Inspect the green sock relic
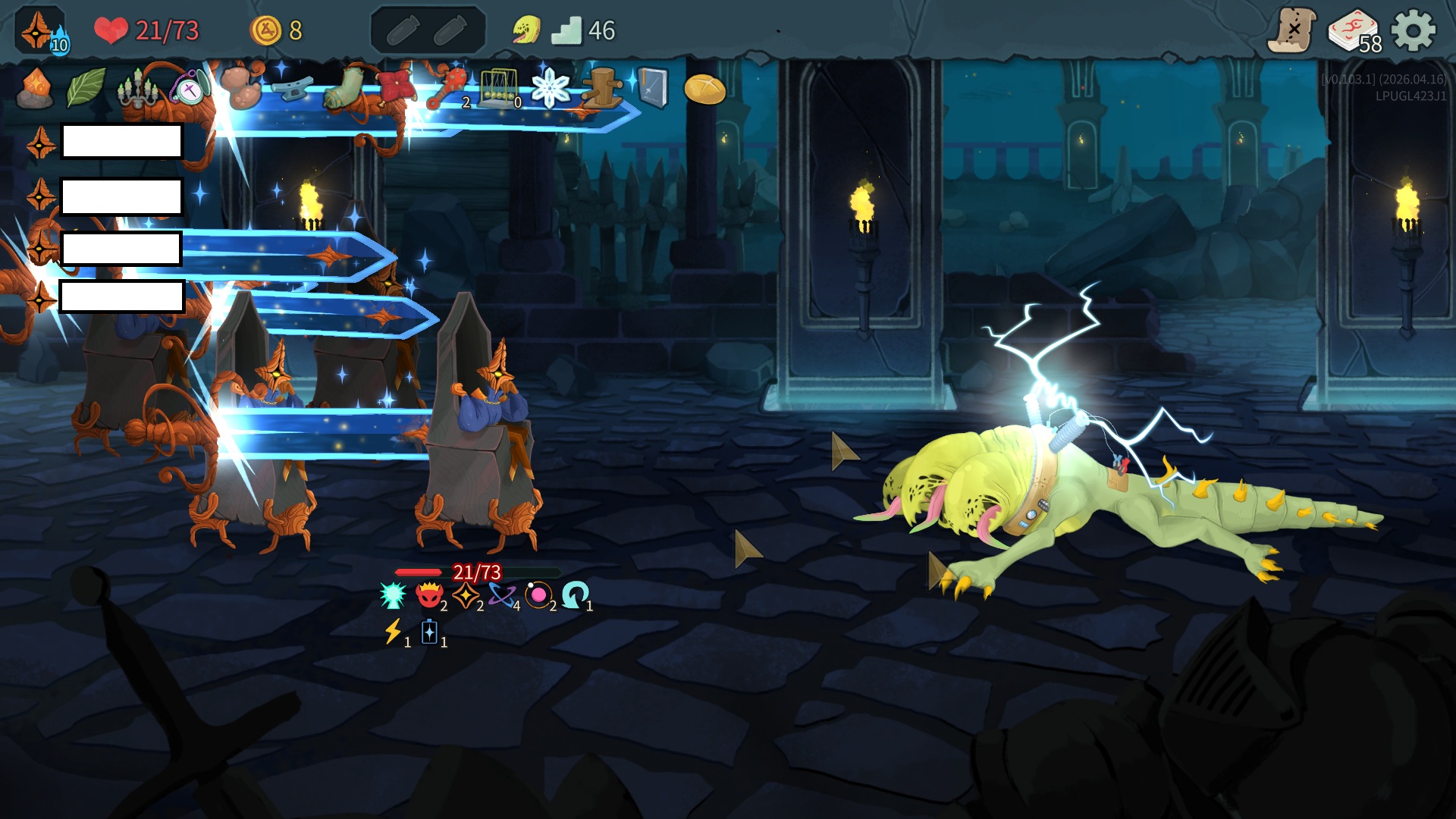 [344, 89]
